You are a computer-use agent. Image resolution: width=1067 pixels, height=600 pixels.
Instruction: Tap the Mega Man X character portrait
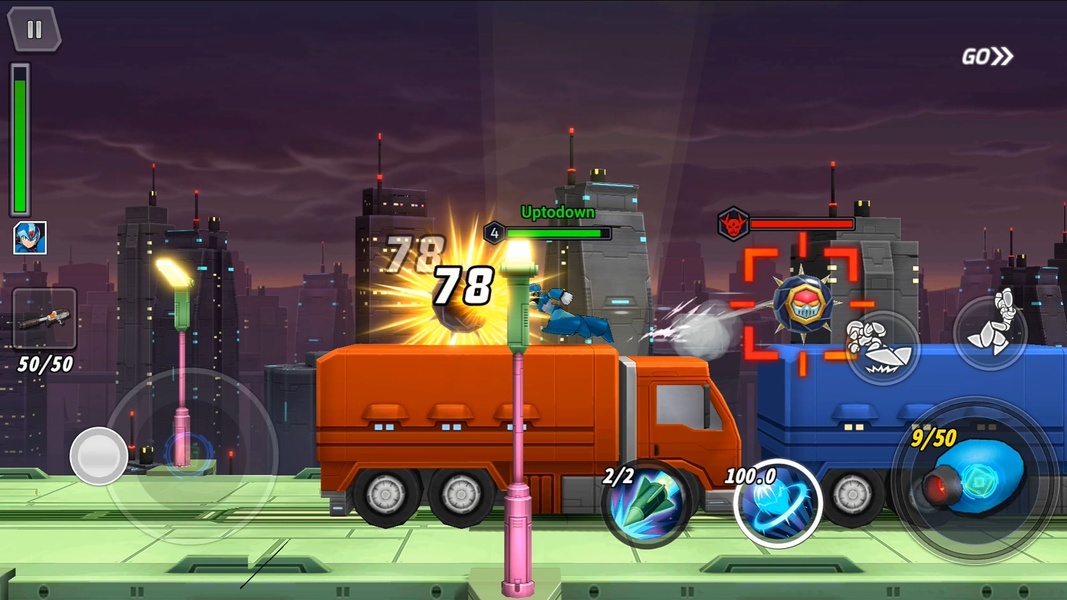coord(29,238)
